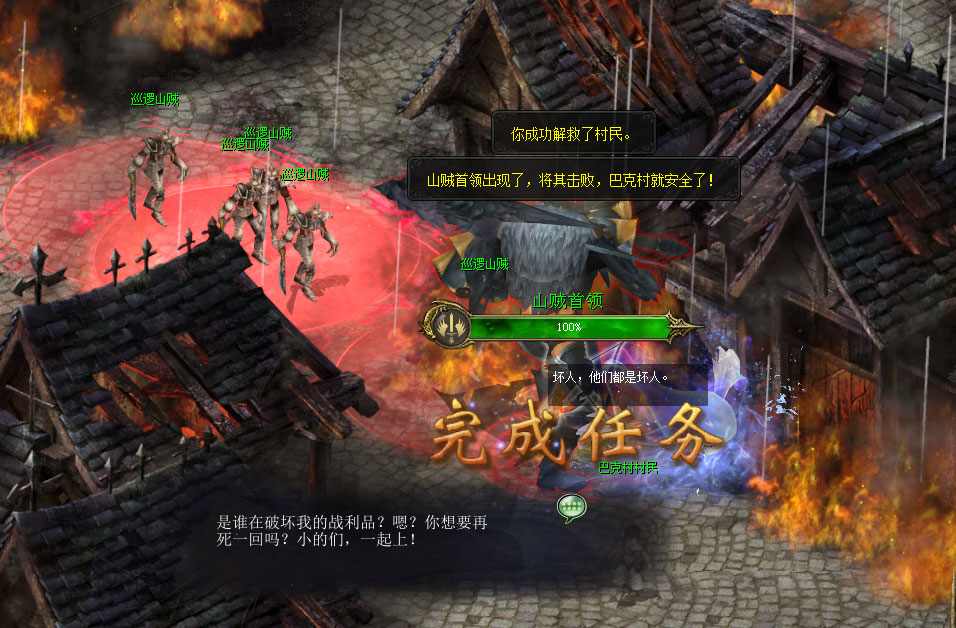Image resolution: width=956 pixels, height=628 pixels.
Task: Click the green speech bubble icon
Action: (571, 508)
